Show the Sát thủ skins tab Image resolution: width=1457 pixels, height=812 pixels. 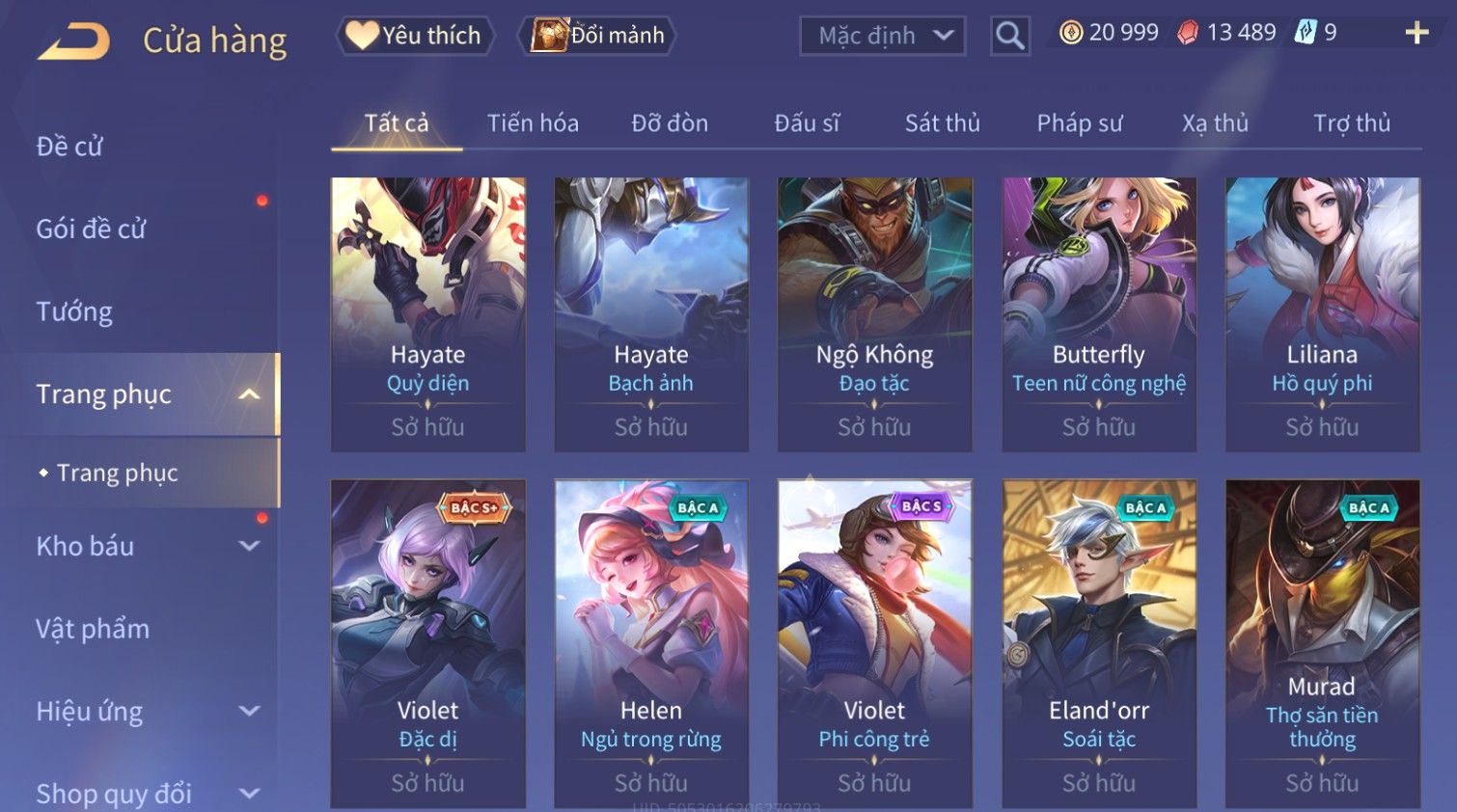coord(942,123)
